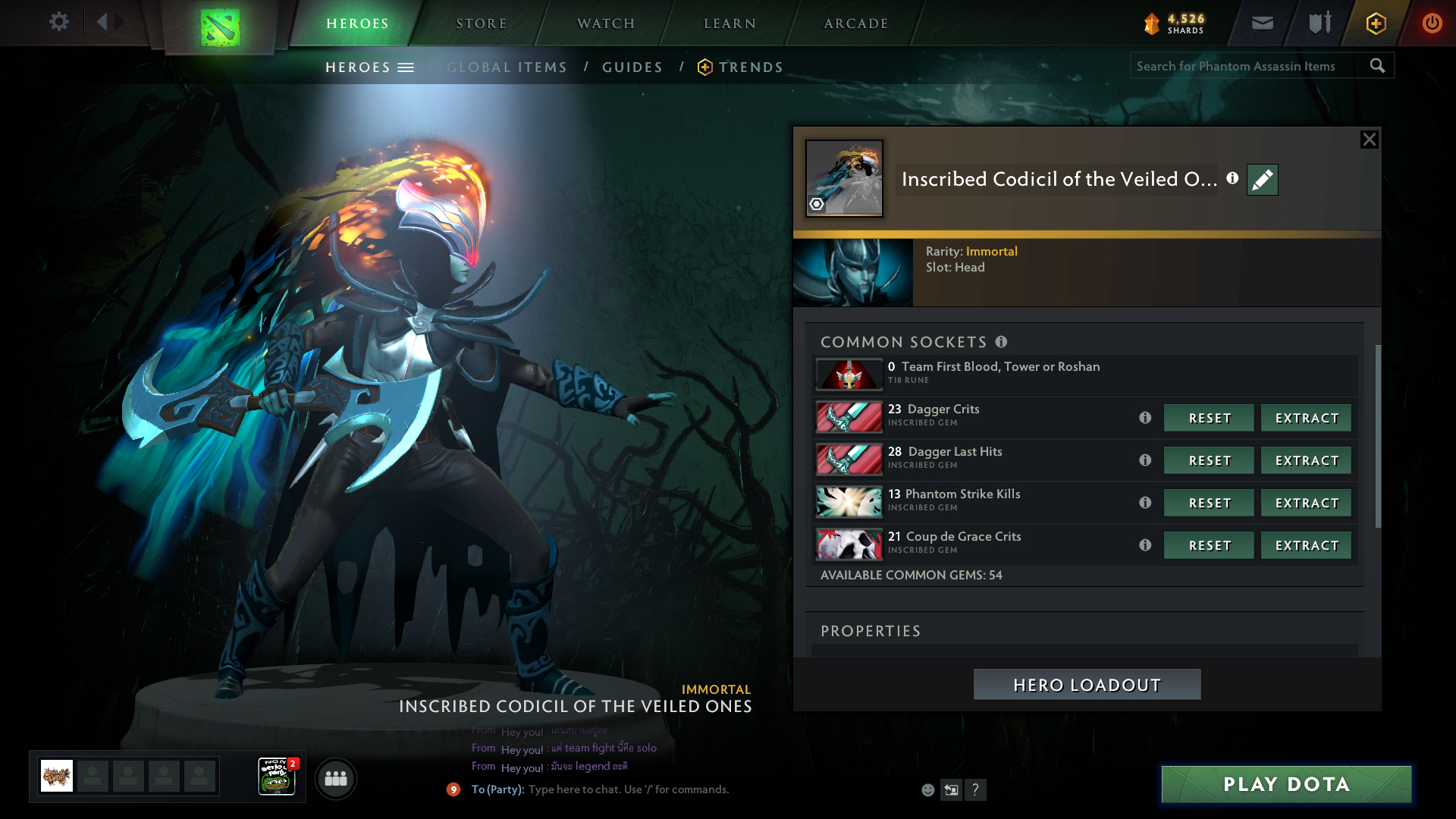Quit using the red power button
The image size is (1456, 819).
pos(1432,23)
